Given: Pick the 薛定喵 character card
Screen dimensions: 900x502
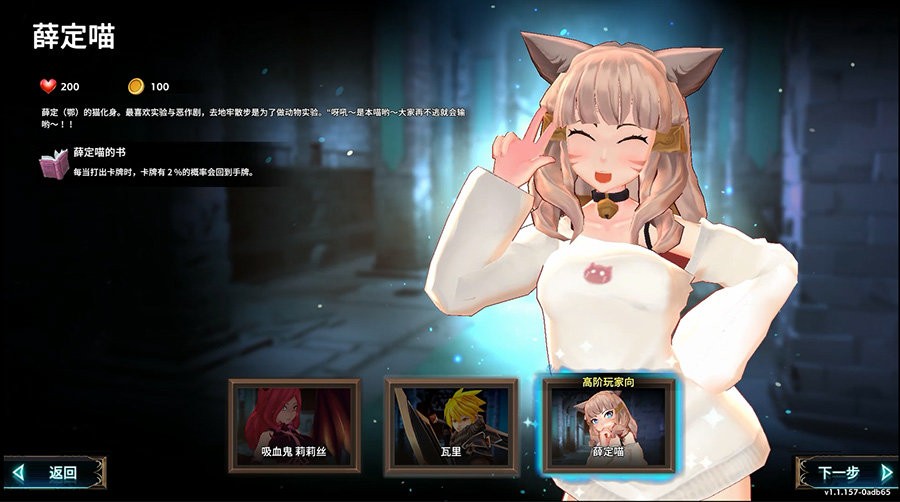Looking at the screenshot, I should pyautogui.click(x=608, y=427).
